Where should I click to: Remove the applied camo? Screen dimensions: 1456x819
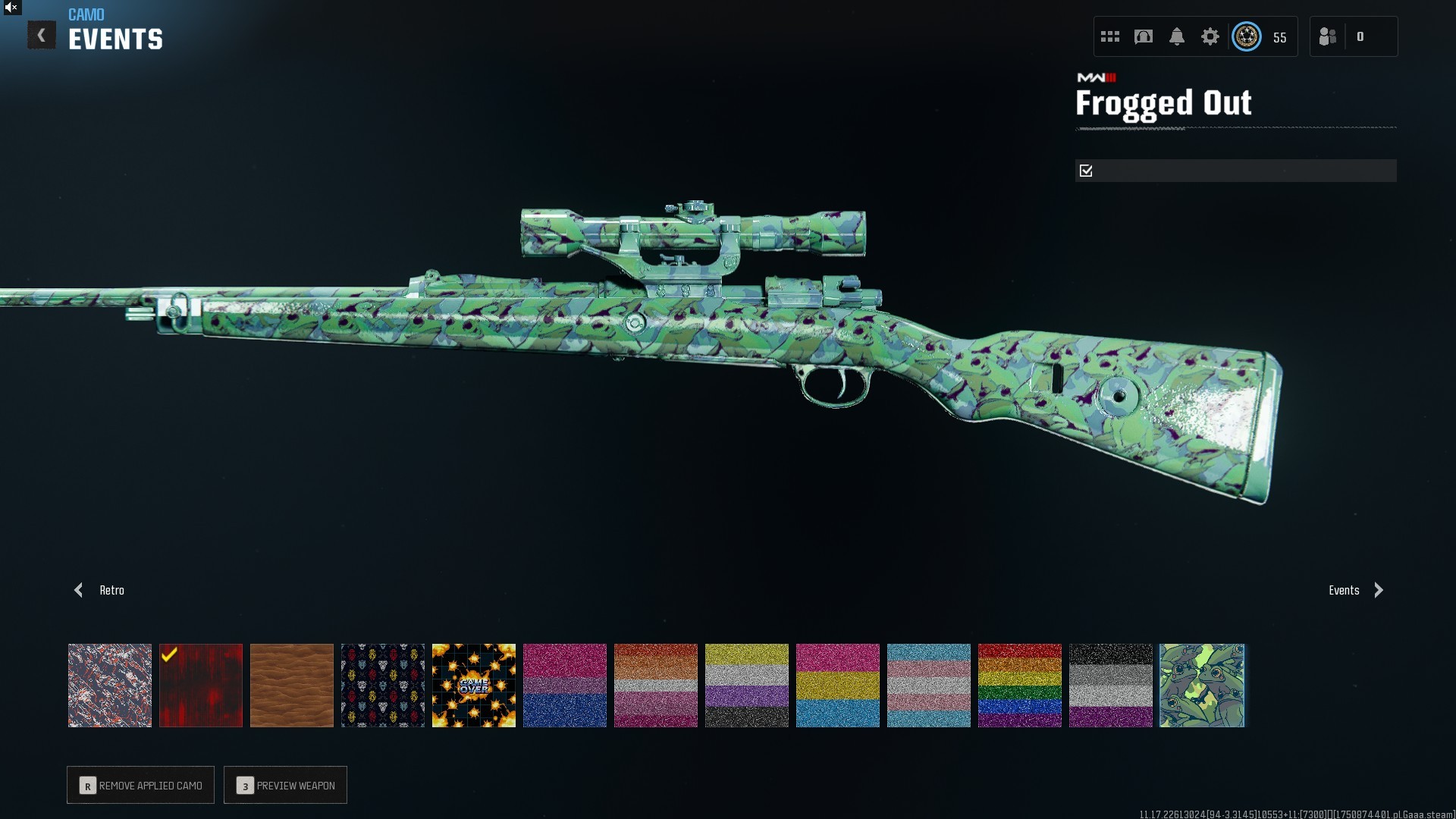[x=141, y=785]
